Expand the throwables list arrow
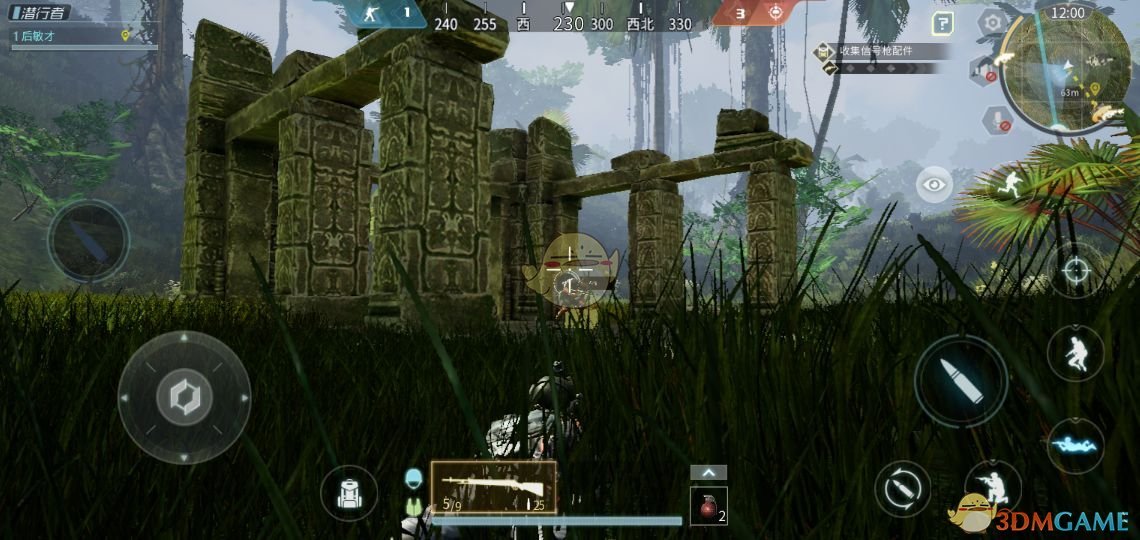The image size is (1140, 540). [x=708, y=472]
